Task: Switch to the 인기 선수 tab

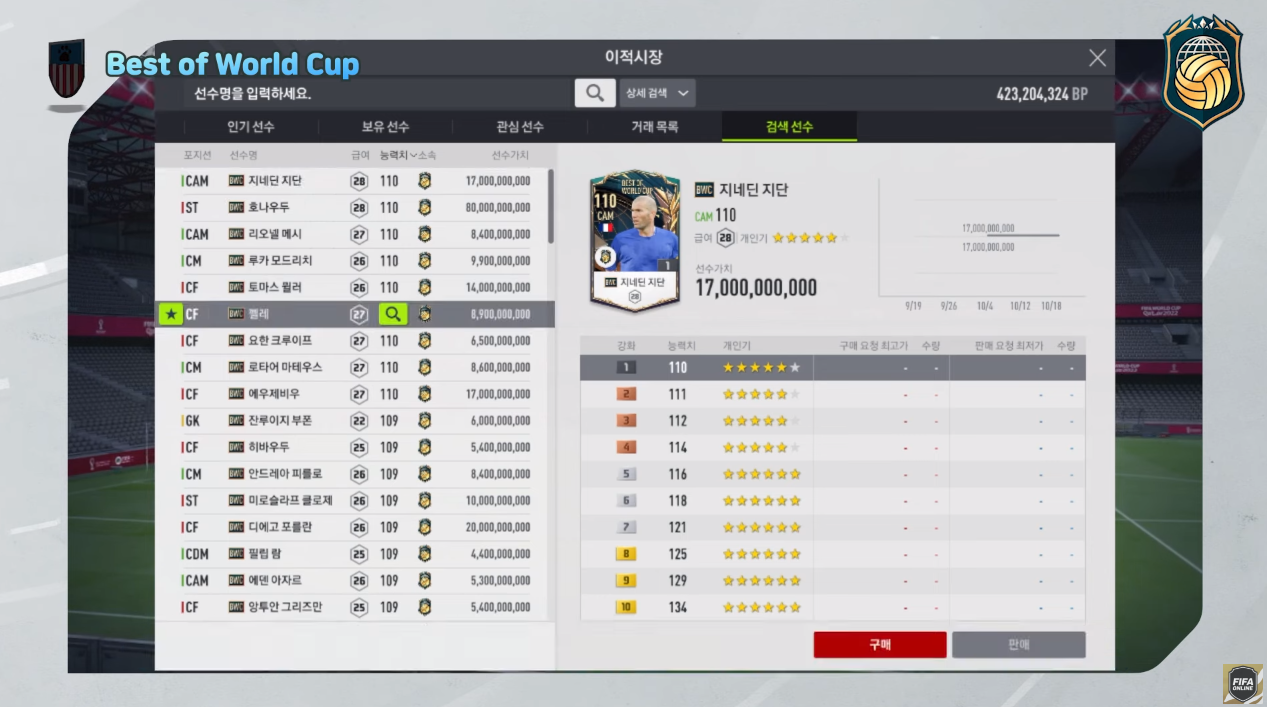Action: 251,127
